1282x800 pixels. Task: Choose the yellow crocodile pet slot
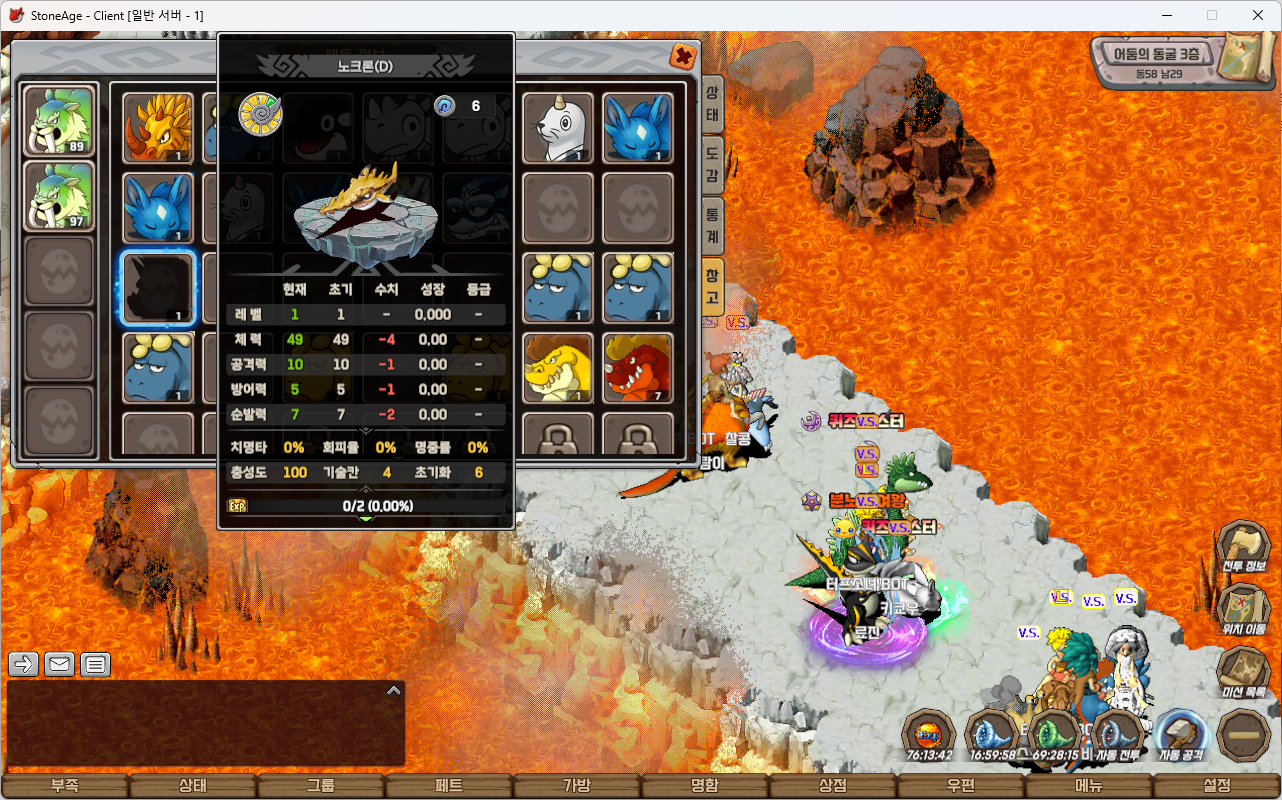point(558,368)
